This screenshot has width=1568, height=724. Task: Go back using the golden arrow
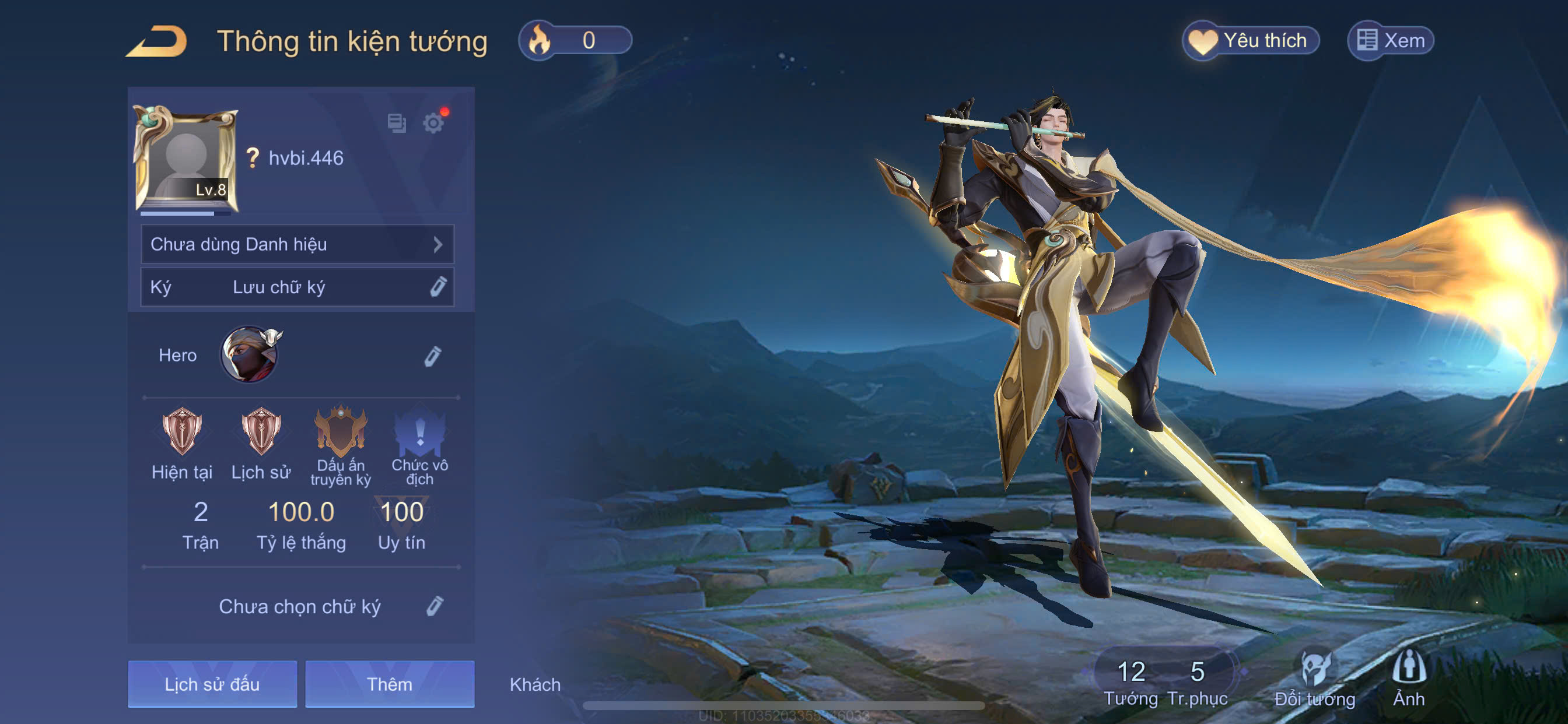(x=157, y=41)
